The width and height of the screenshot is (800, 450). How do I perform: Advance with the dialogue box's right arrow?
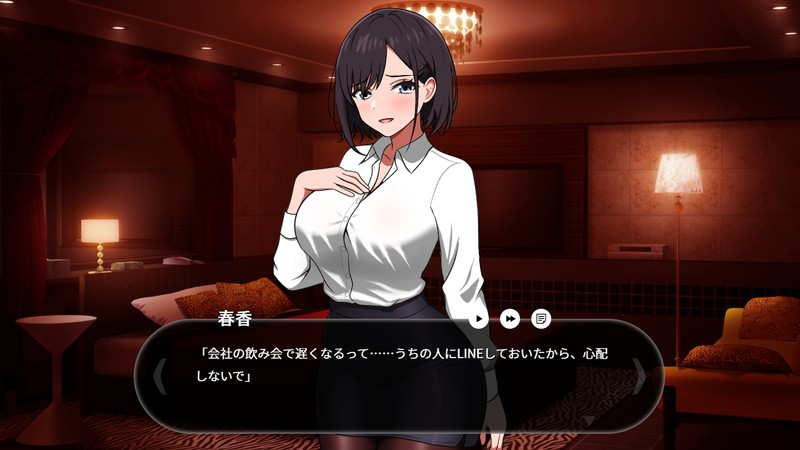640,374
